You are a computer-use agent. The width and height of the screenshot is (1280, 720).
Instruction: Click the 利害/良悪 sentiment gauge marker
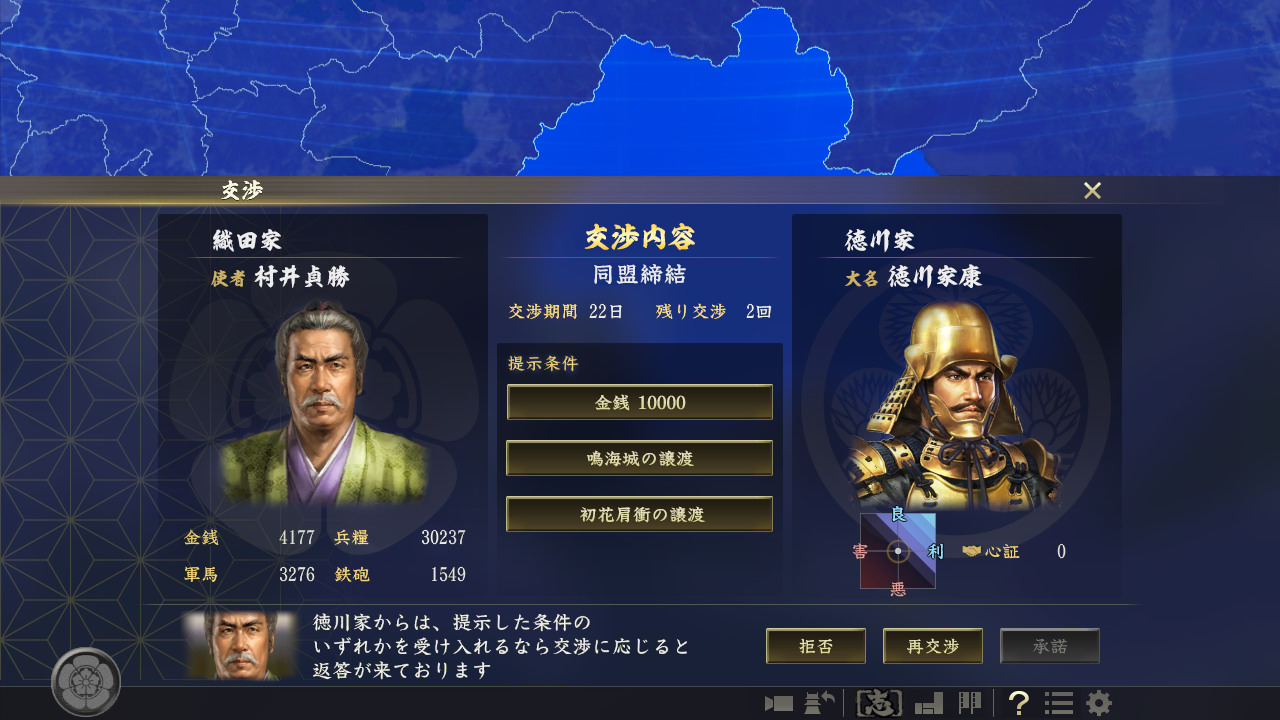coord(897,550)
